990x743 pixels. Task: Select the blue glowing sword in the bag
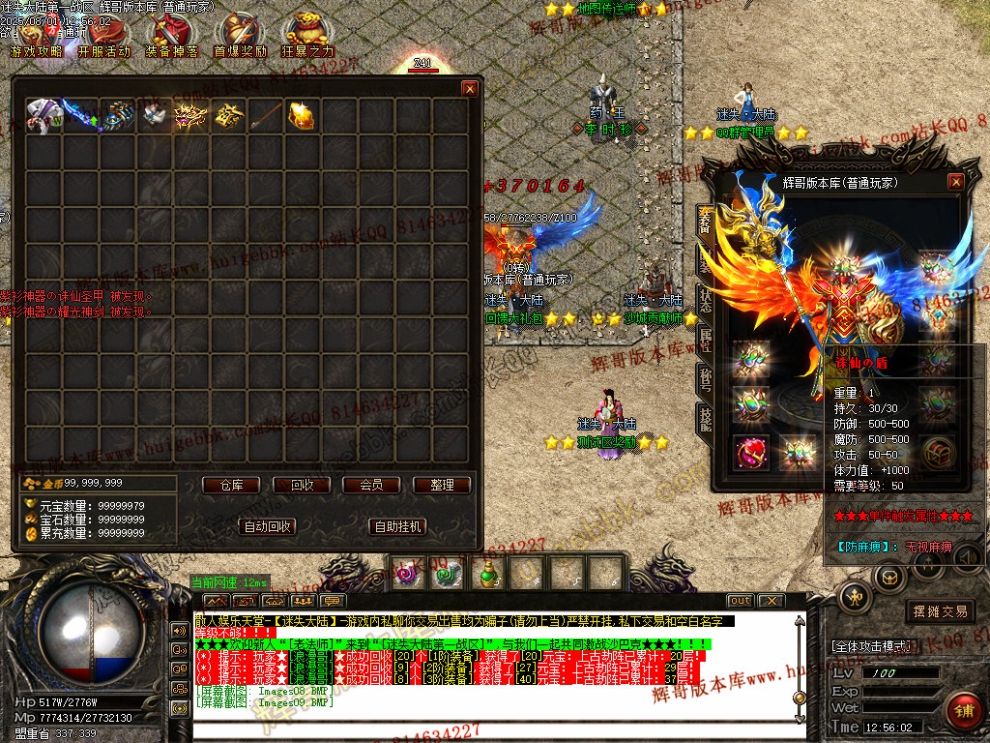point(81,116)
